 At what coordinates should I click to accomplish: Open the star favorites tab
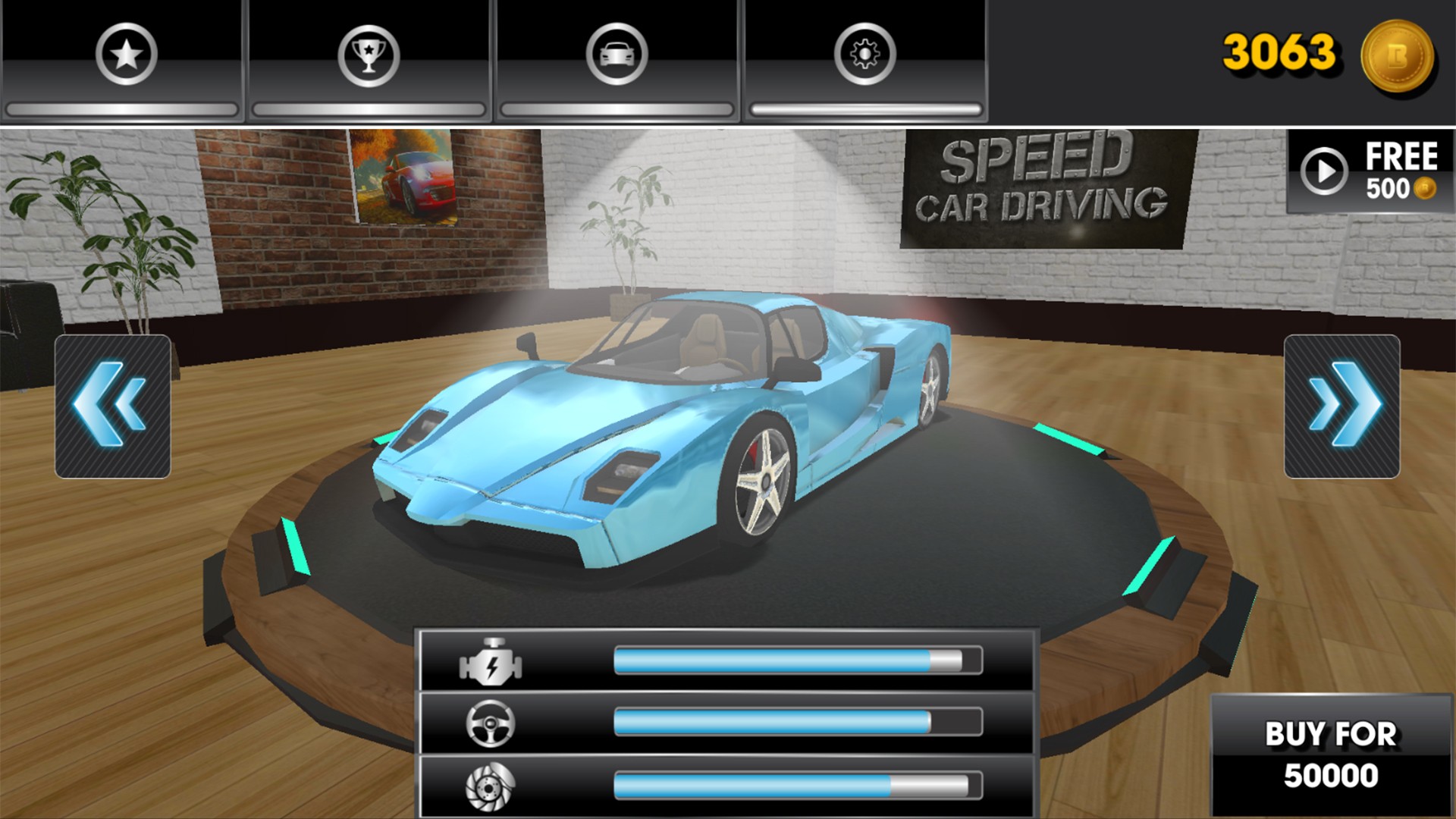(126, 55)
